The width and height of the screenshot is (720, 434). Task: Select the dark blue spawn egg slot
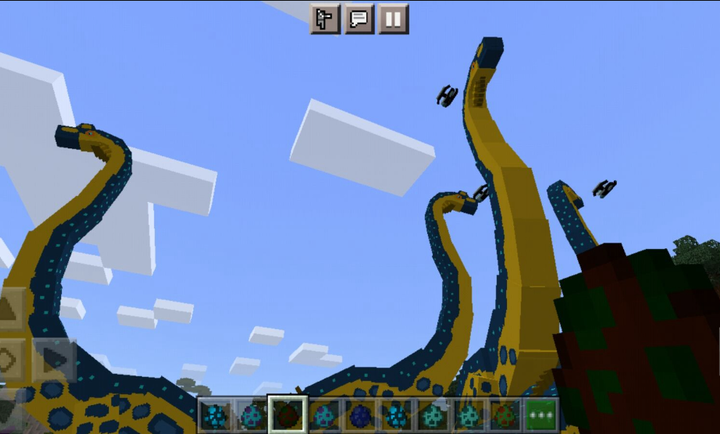(360, 415)
